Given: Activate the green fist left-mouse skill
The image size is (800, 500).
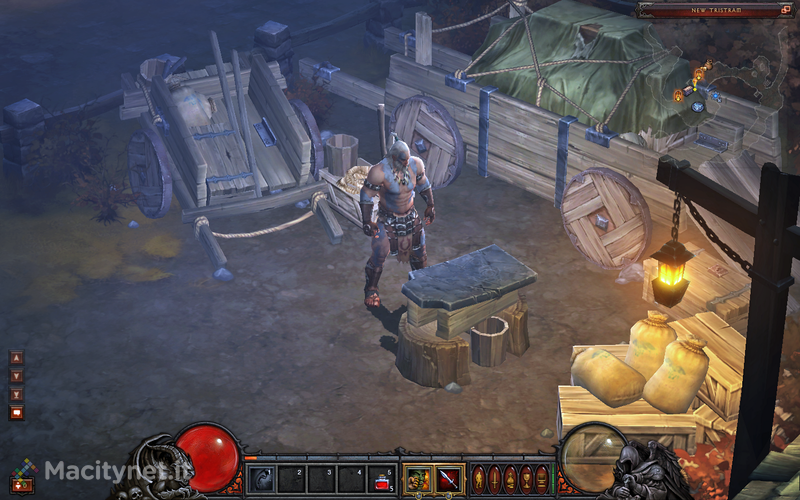Looking at the screenshot, I should (x=418, y=479).
